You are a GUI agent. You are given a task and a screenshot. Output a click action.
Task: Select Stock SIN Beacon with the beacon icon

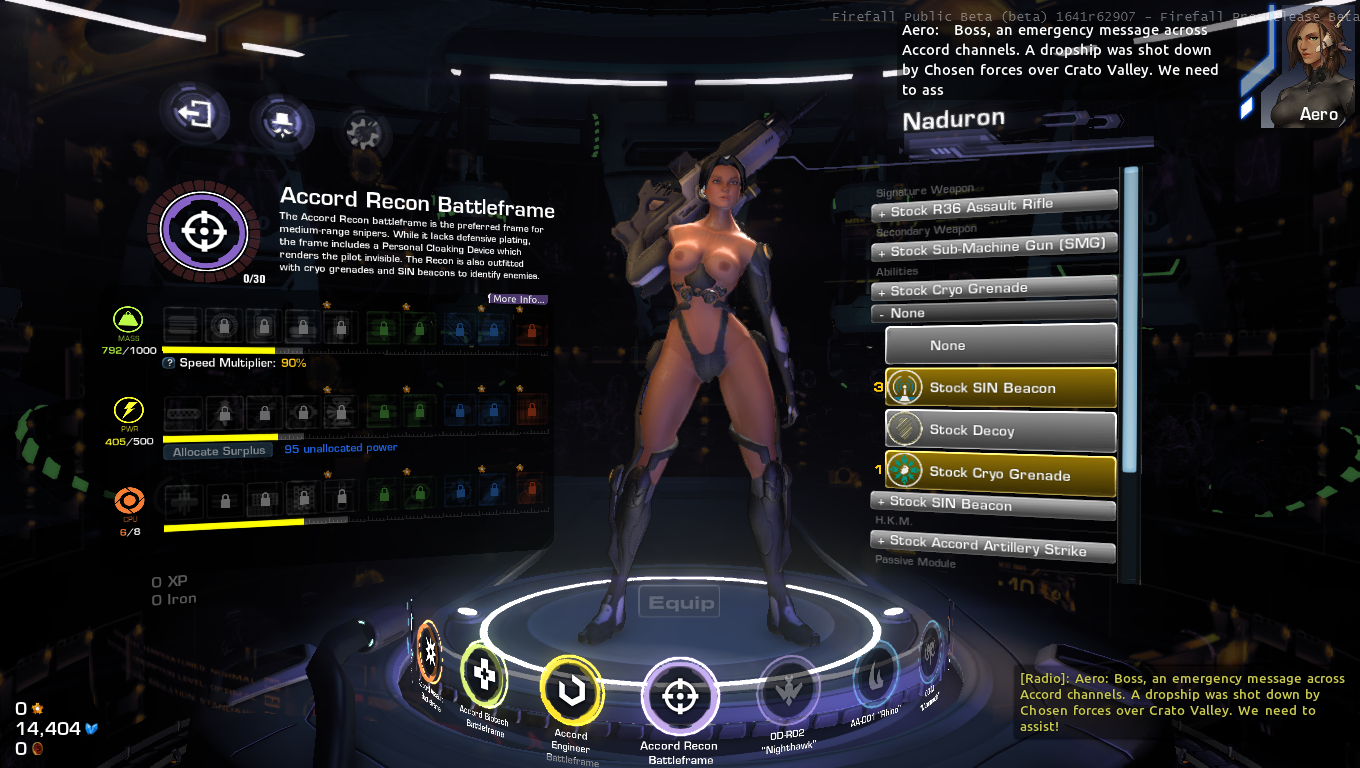1000,388
